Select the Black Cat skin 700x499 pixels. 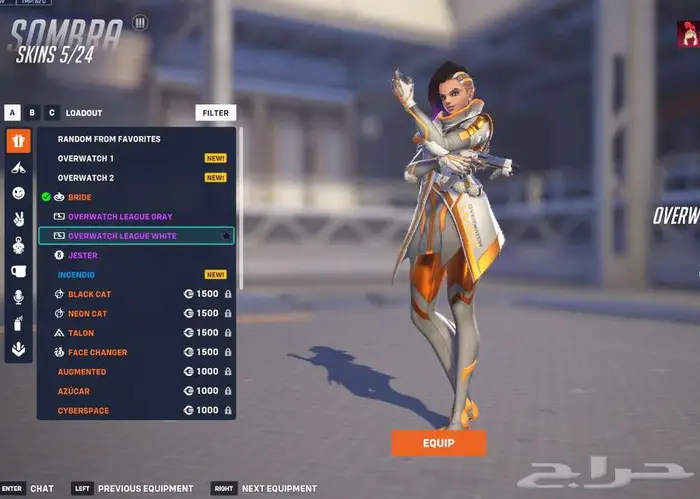click(89, 294)
